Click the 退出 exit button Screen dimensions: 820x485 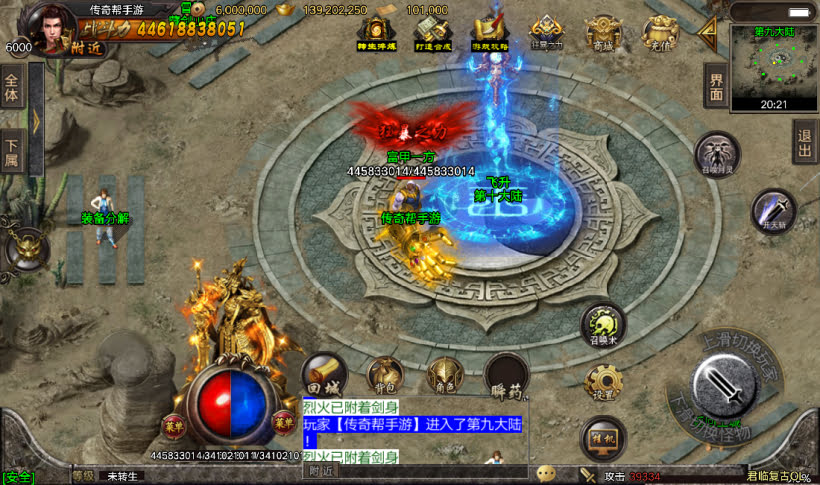point(804,143)
